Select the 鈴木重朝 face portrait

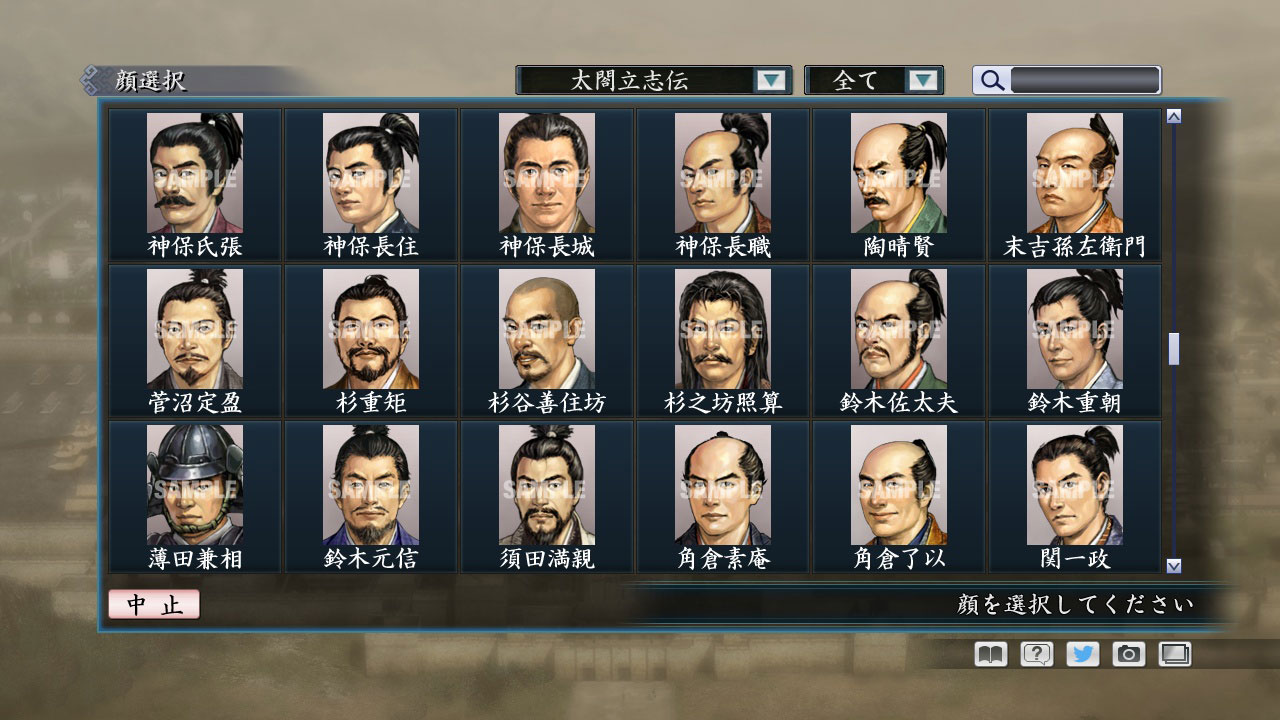(x=1074, y=330)
